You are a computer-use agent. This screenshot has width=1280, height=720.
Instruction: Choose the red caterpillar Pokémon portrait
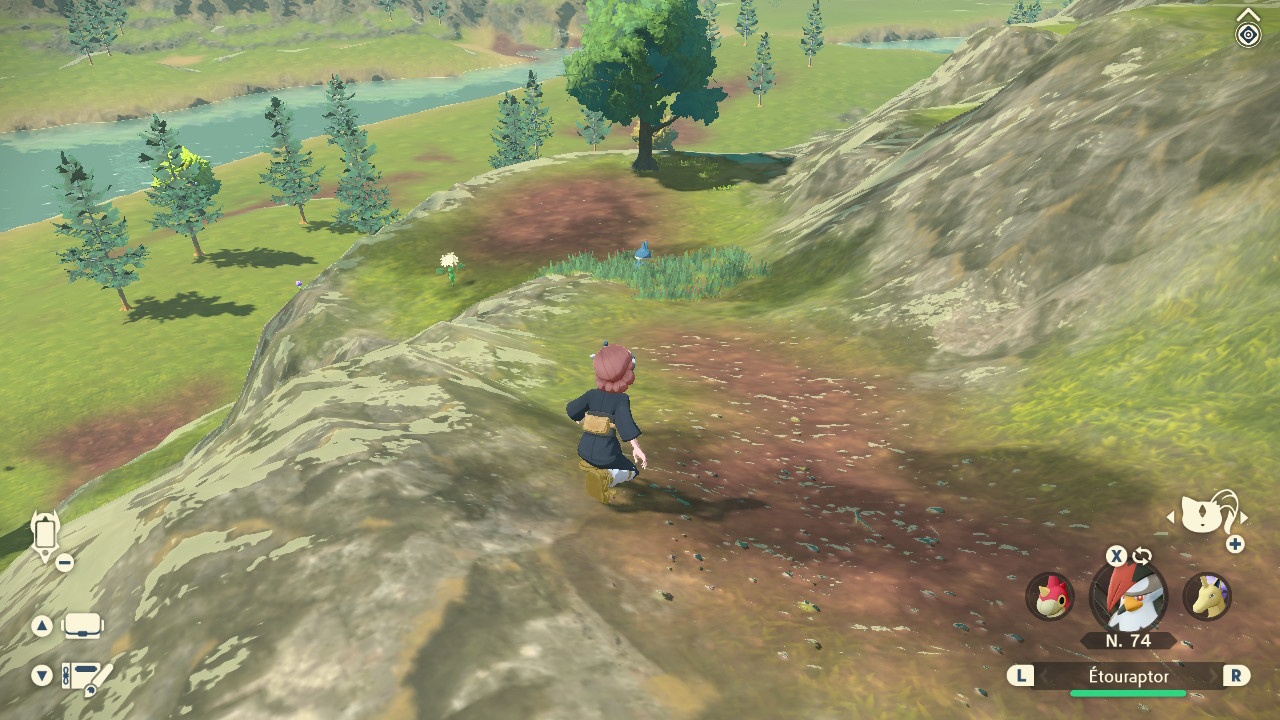pyautogui.click(x=1050, y=596)
